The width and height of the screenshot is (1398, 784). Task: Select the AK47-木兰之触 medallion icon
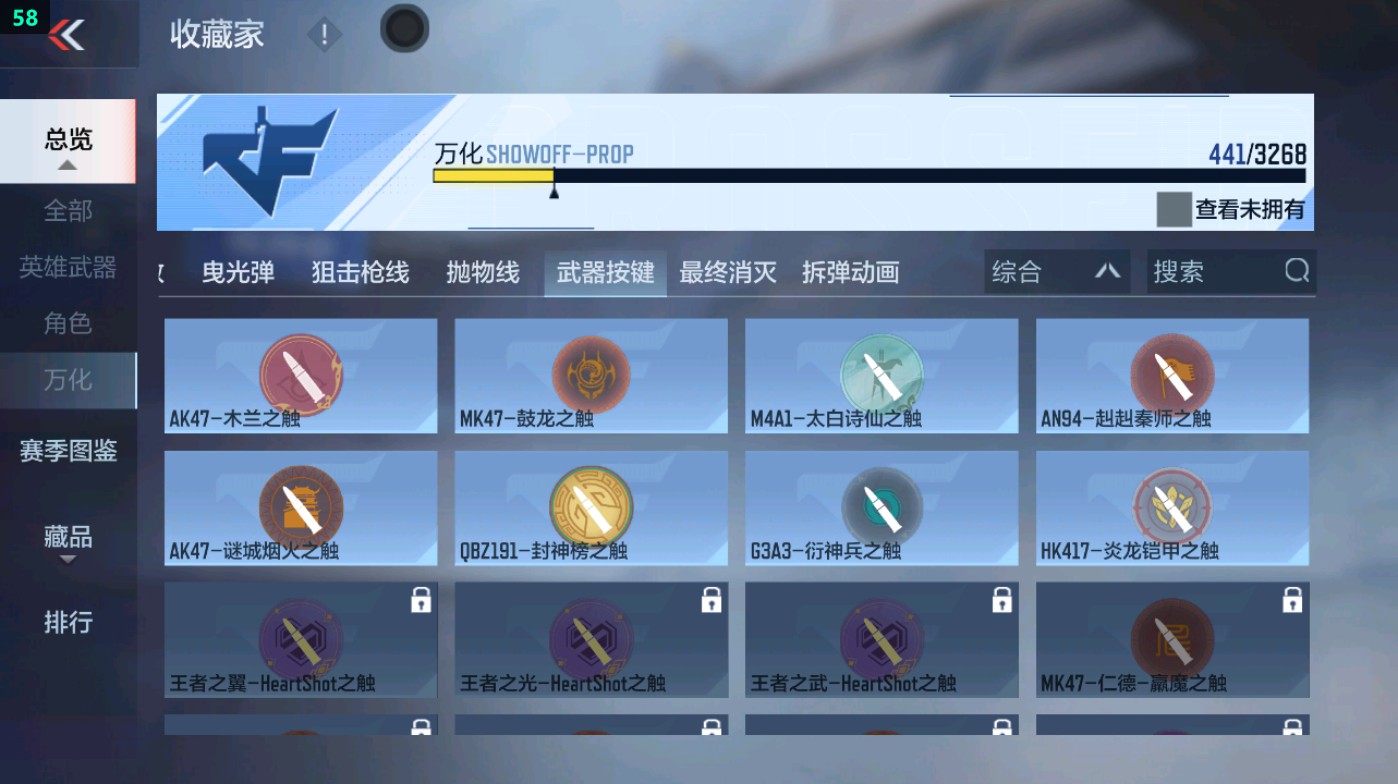click(300, 371)
